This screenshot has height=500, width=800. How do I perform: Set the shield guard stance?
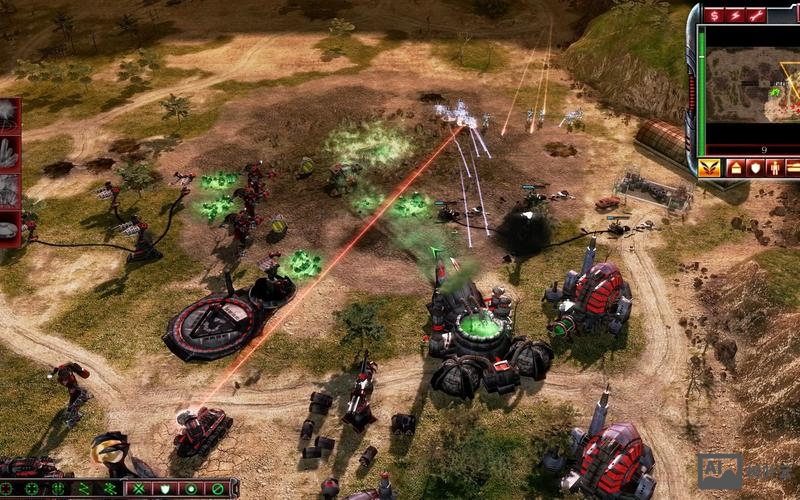(164, 489)
